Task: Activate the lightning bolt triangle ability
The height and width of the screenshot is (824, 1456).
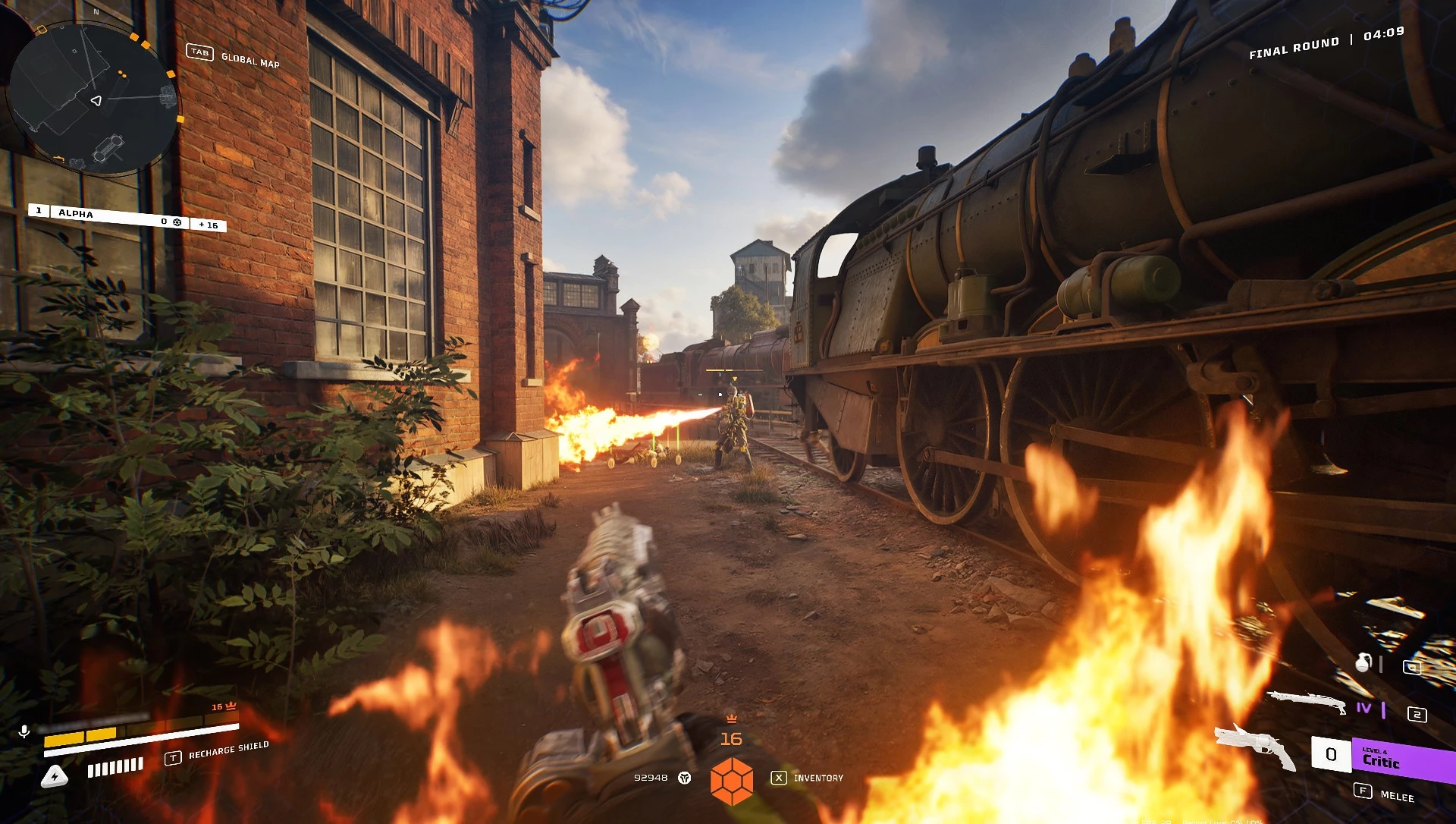Action: 55,776
